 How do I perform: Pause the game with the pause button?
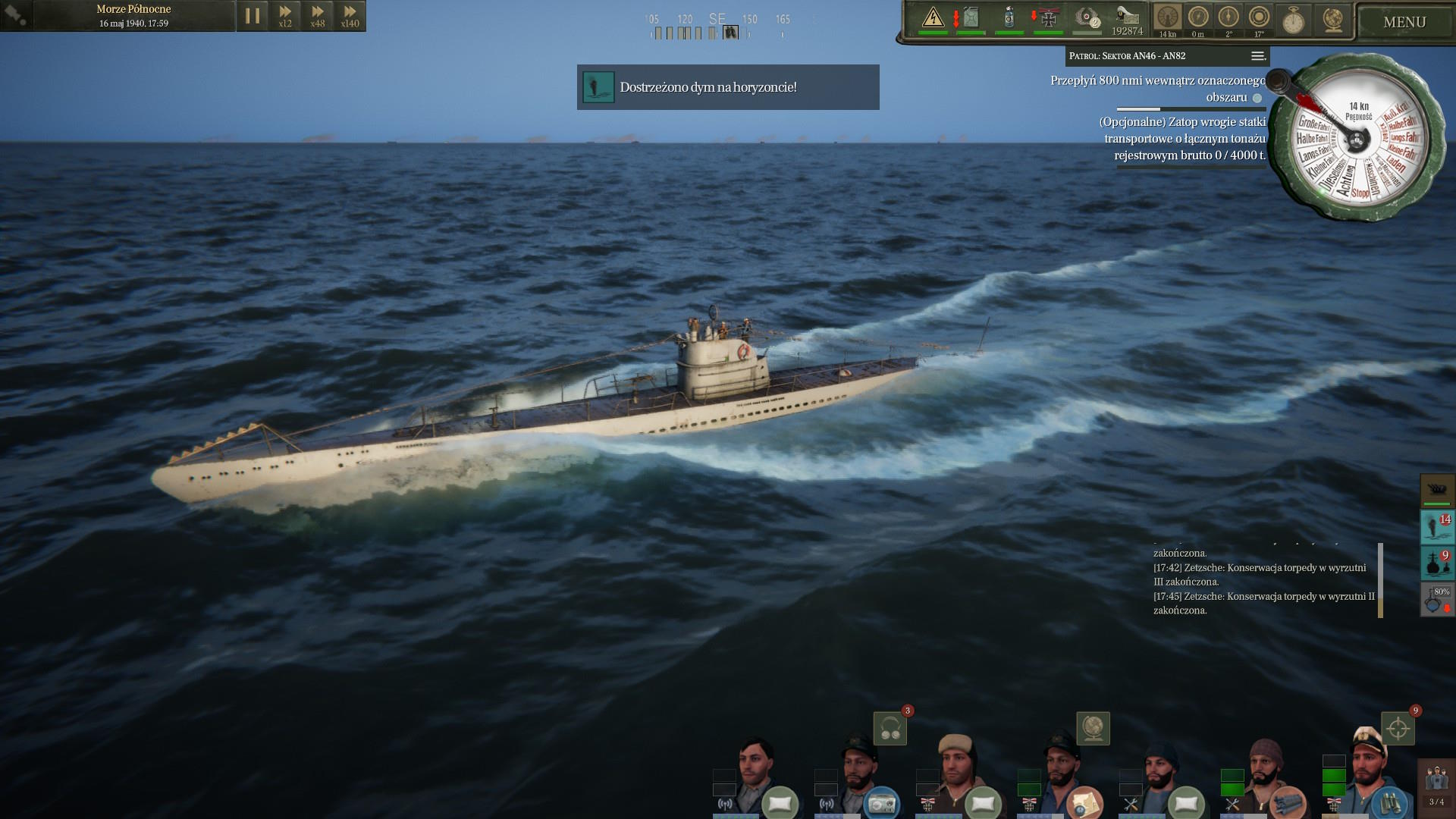click(253, 16)
